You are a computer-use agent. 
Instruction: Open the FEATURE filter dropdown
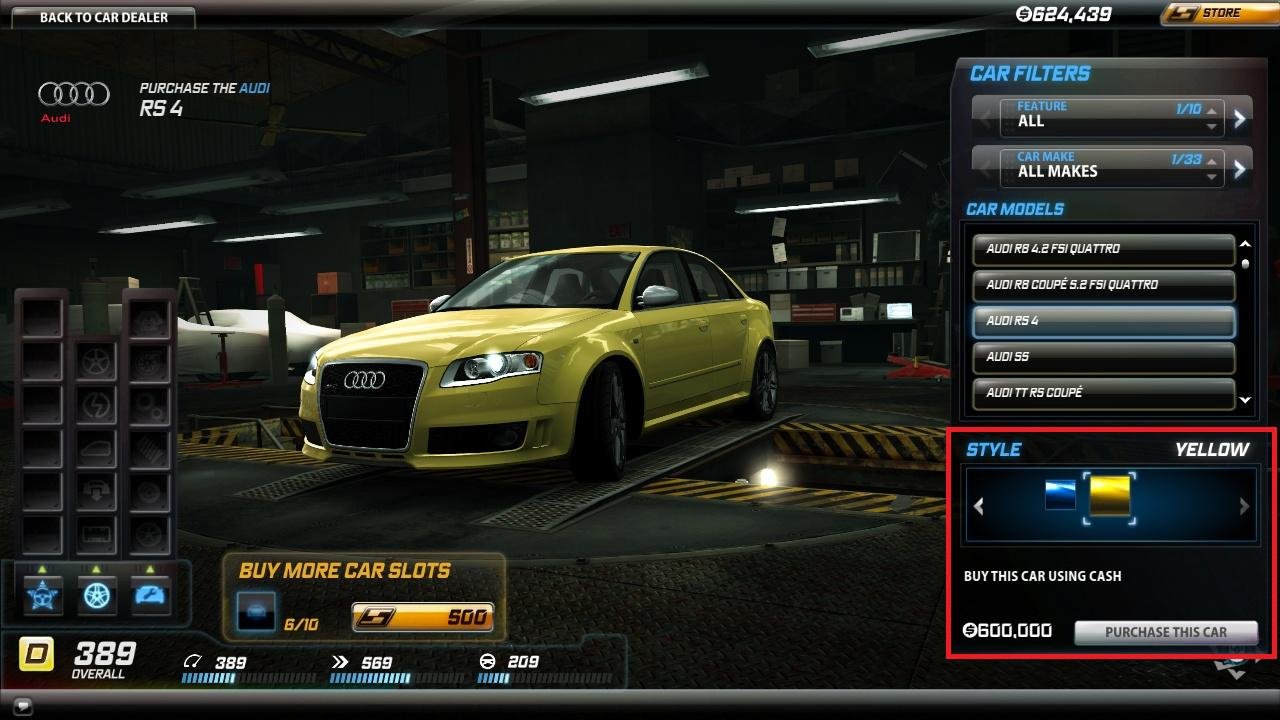tap(1110, 115)
